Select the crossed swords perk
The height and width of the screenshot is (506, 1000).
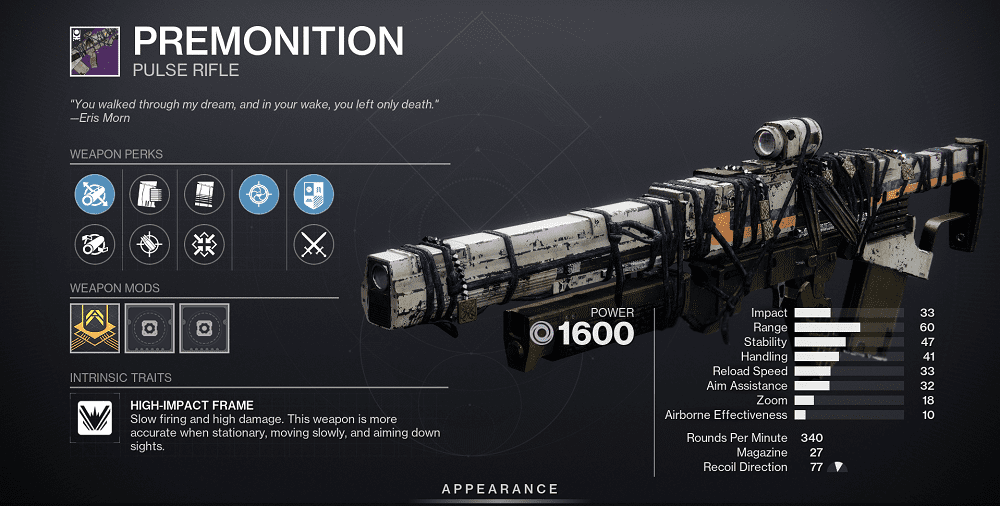[x=313, y=243]
